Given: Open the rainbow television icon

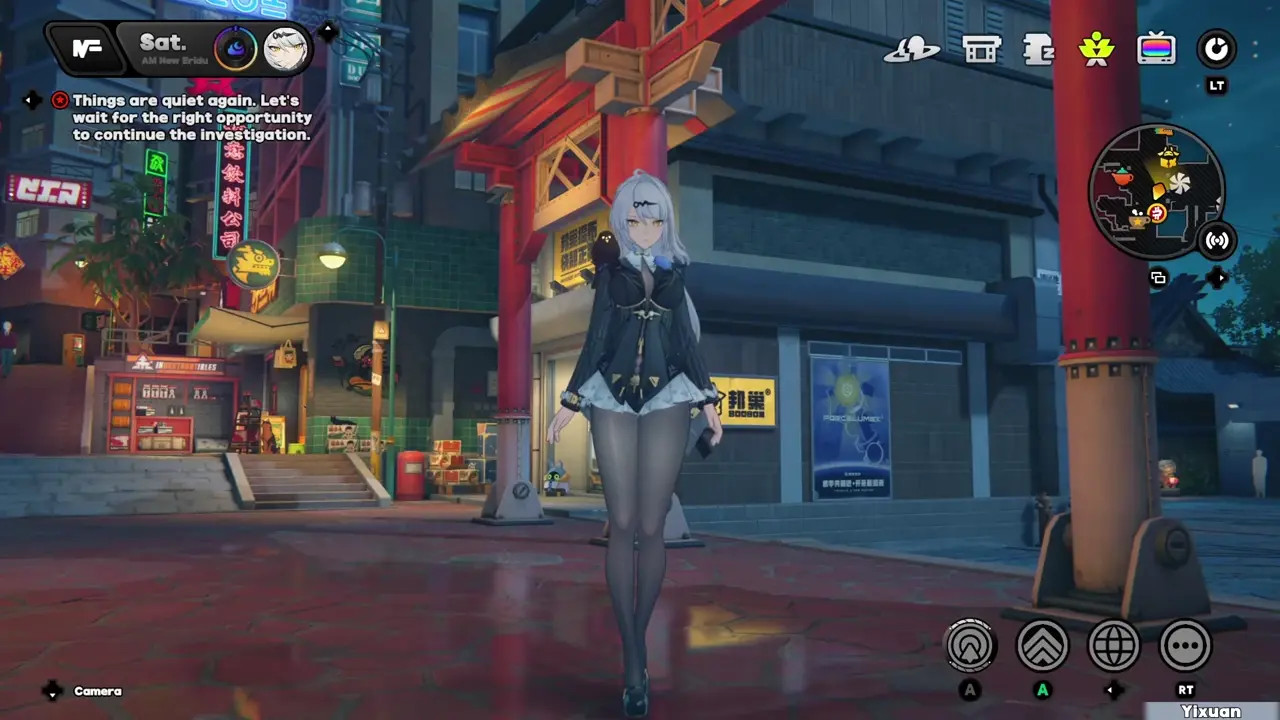Looking at the screenshot, I should tap(1156, 49).
